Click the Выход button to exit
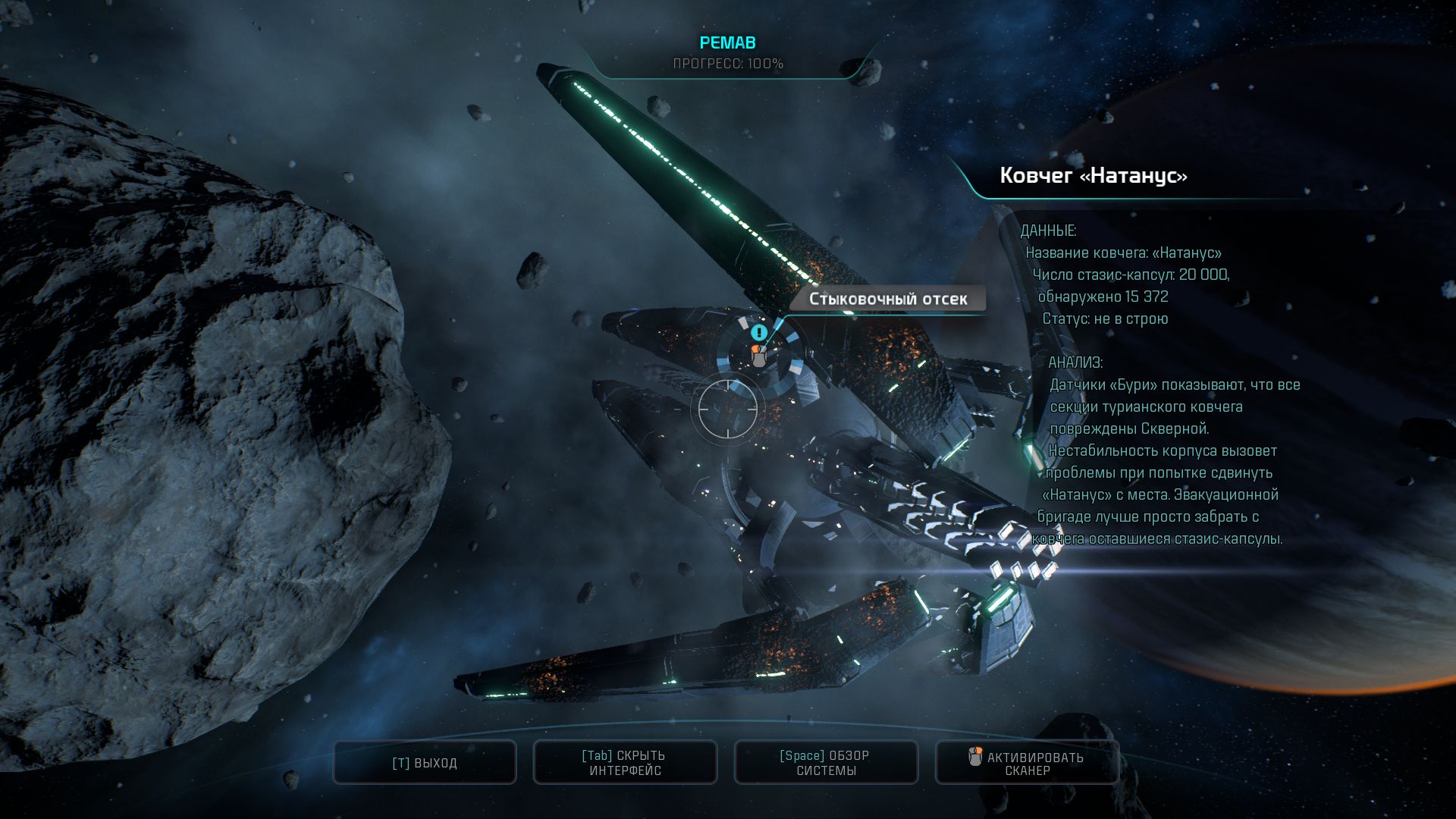 425,763
